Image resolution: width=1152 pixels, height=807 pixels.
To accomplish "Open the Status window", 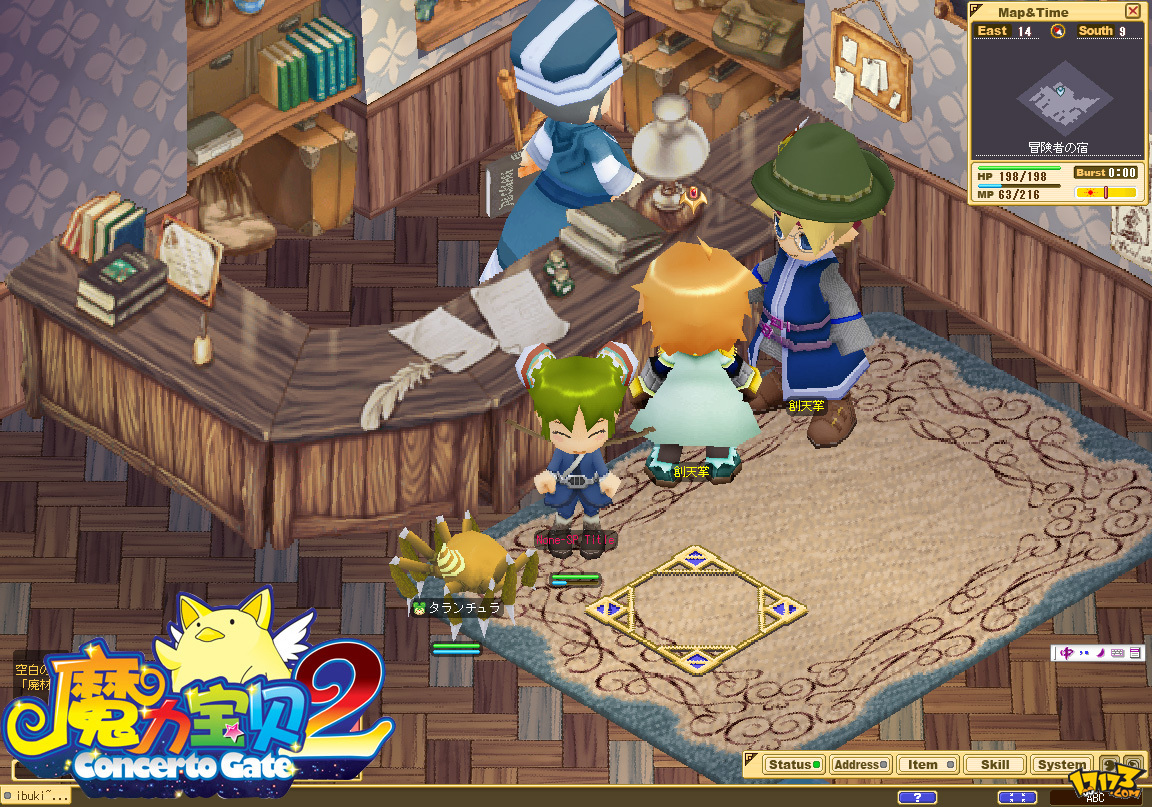I will click(x=795, y=765).
